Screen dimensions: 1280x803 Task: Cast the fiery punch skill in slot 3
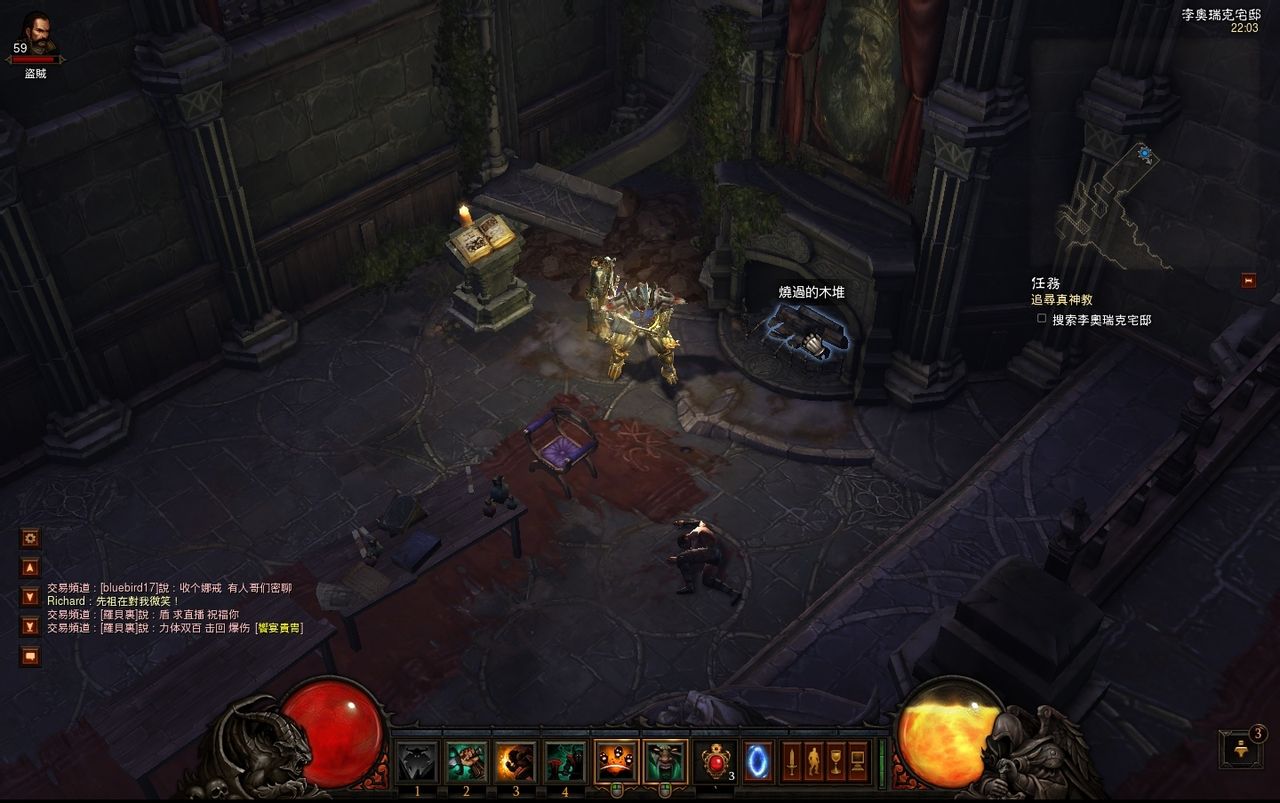tap(515, 762)
